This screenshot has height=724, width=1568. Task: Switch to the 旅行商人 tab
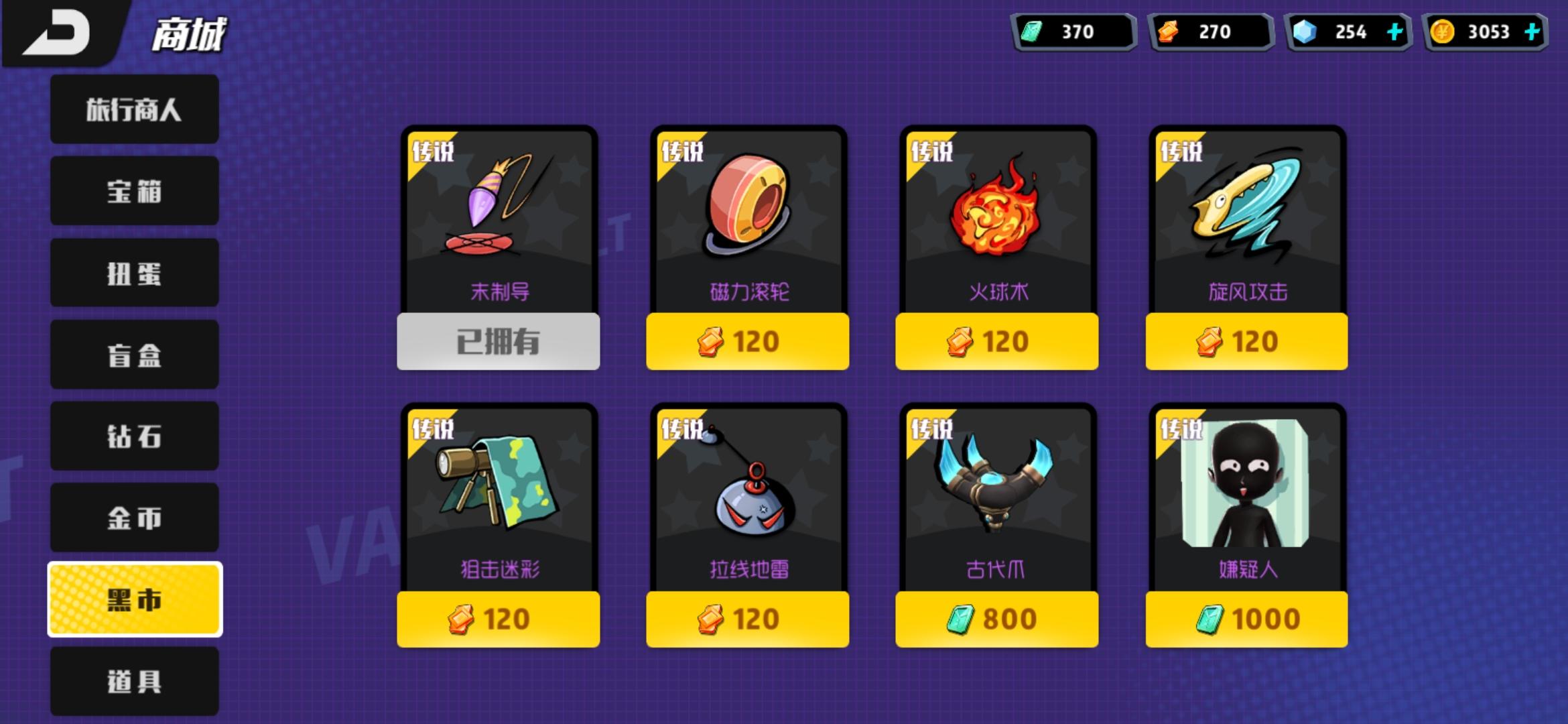133,107
